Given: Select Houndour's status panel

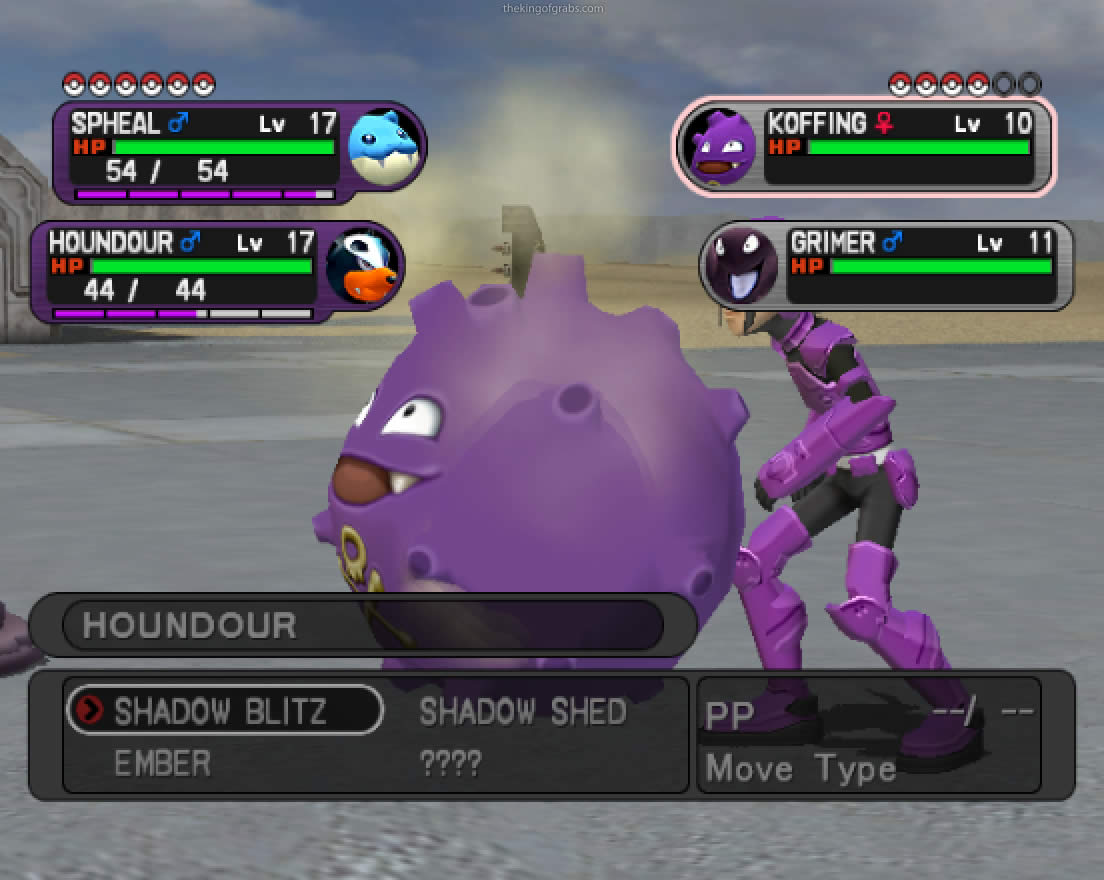Looking at the screenshot, I should (x=216, y=272).
